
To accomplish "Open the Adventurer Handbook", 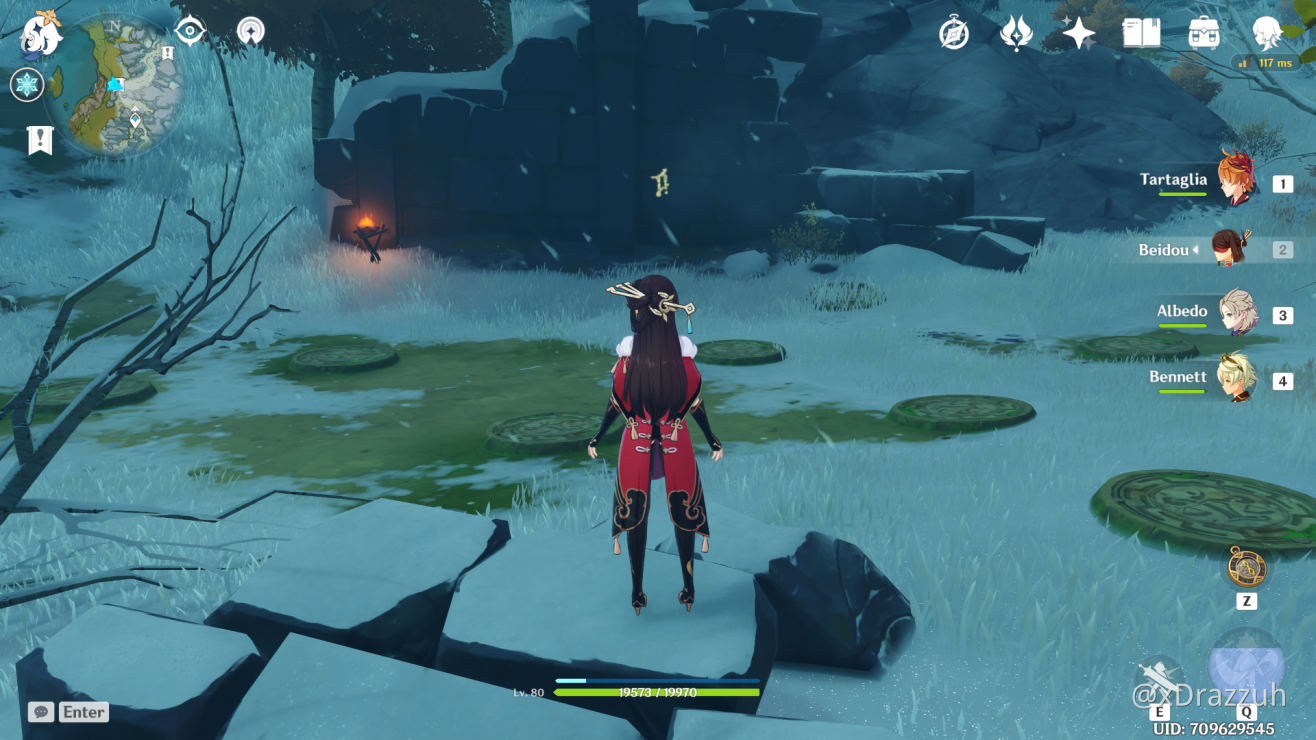I will (1139, 33).
